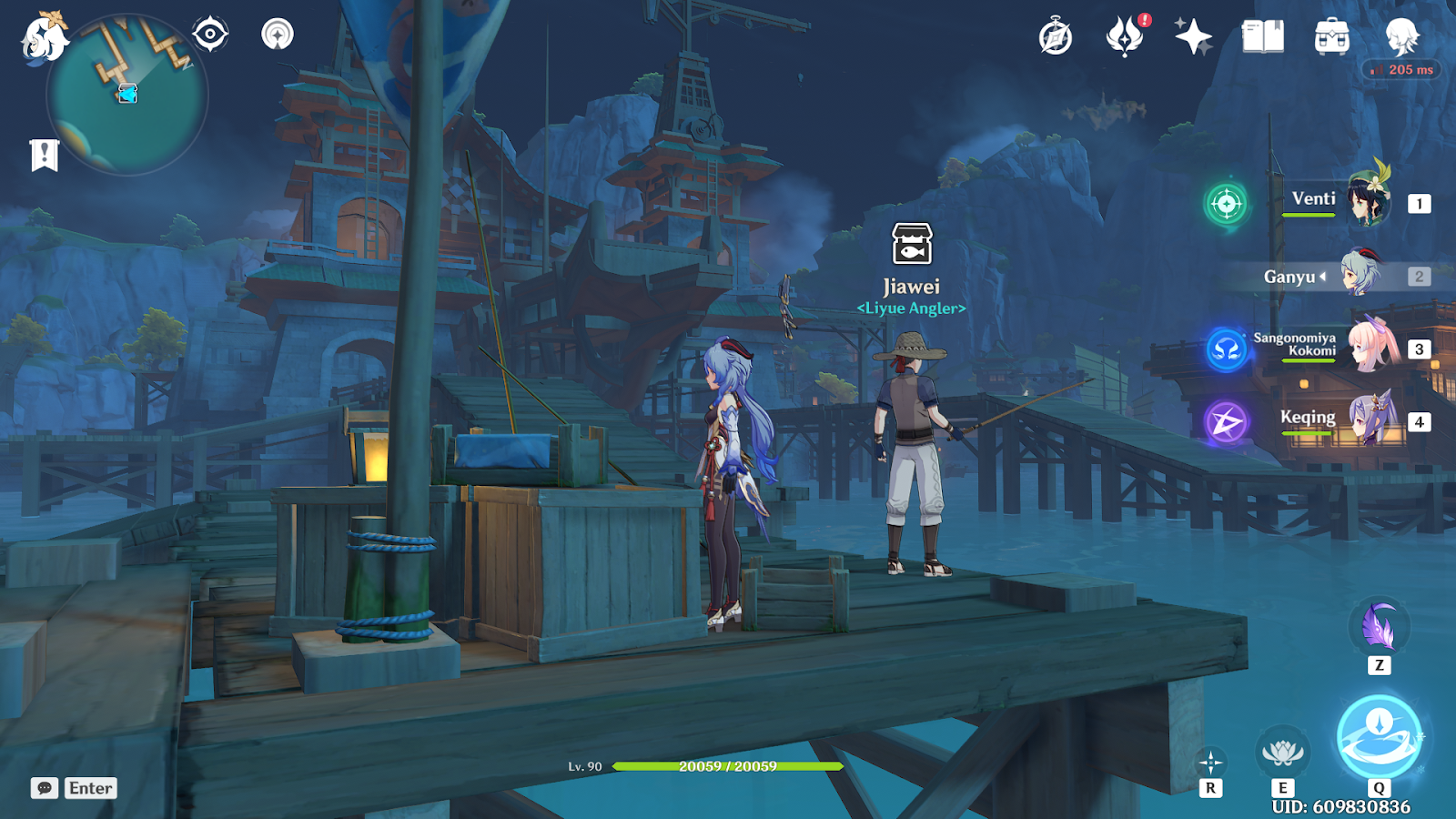Screen dimensions: 1456x819
Task: Open the Inventory backpack icon
Action: 1331,37
